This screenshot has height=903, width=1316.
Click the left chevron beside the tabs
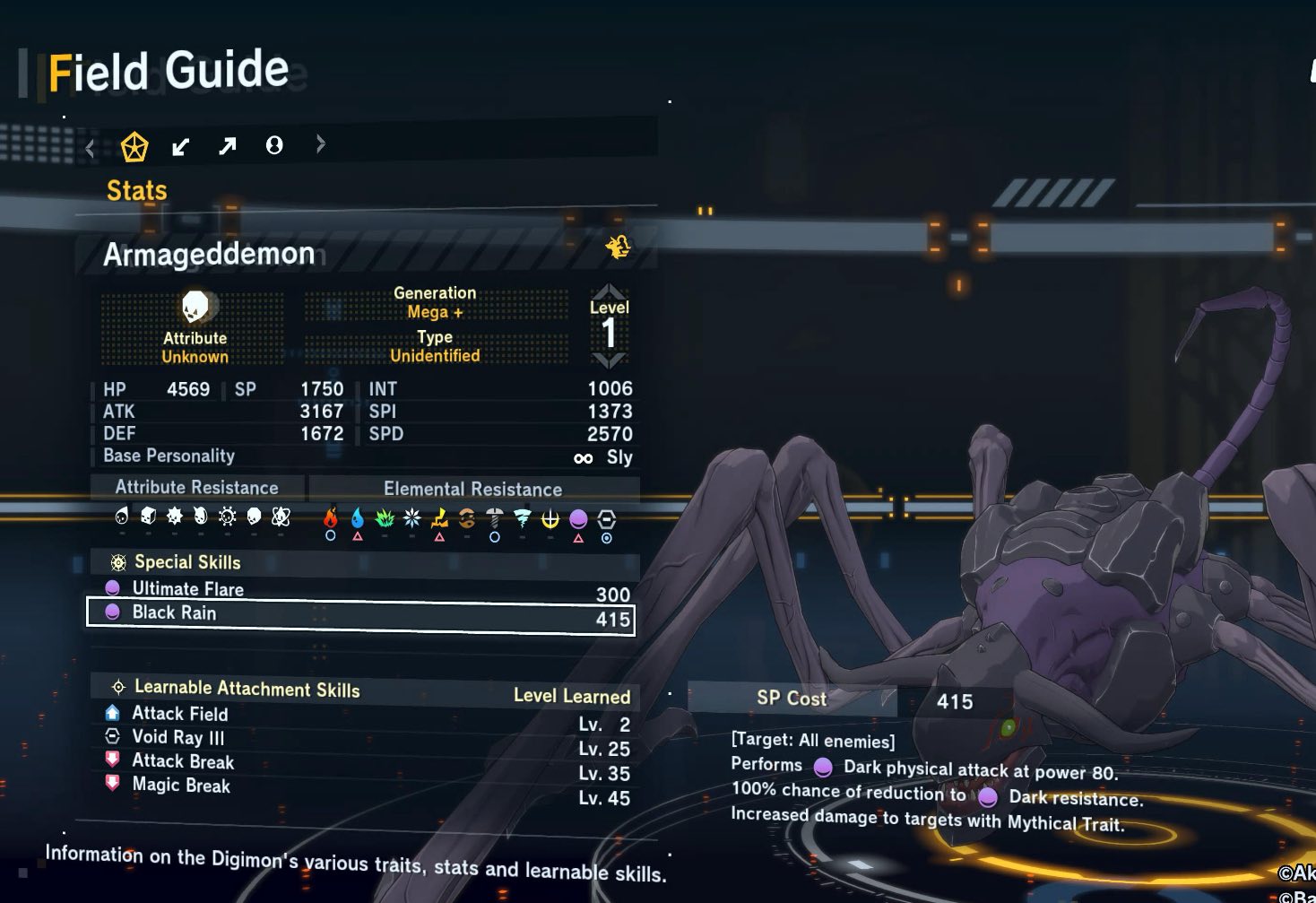tap(90, 148)
